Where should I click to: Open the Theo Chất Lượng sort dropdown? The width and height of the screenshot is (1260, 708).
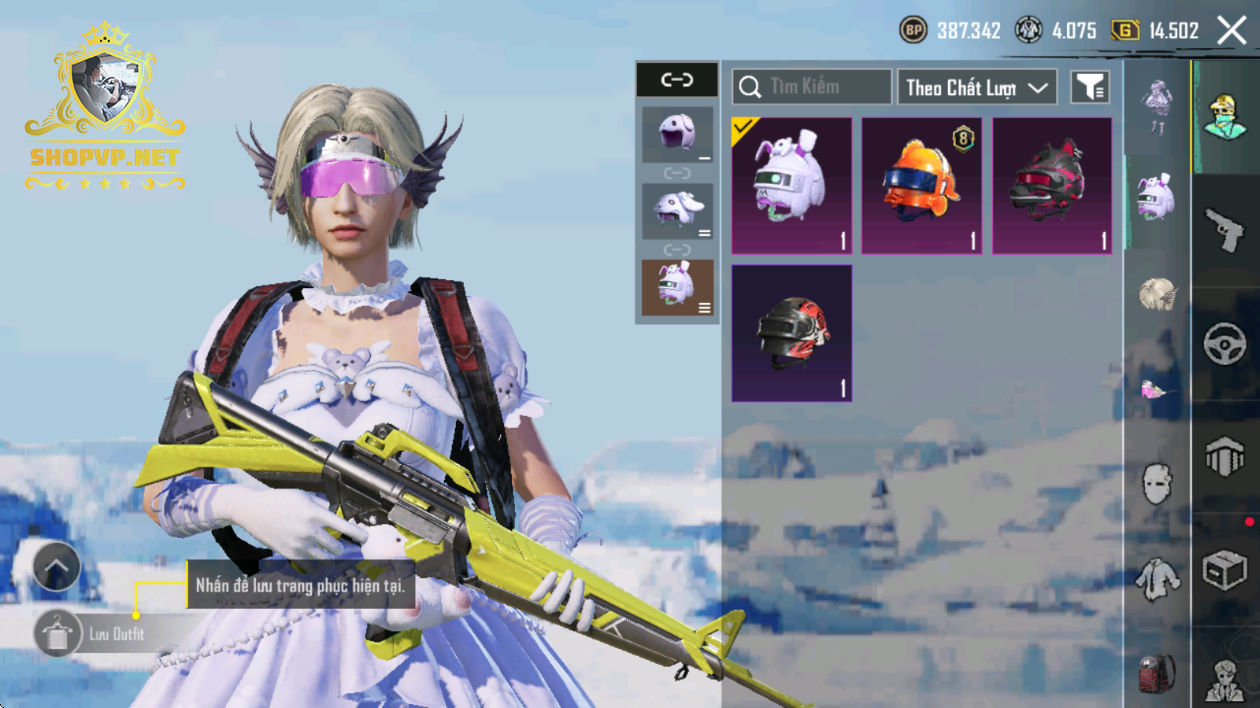coord(977,87)
